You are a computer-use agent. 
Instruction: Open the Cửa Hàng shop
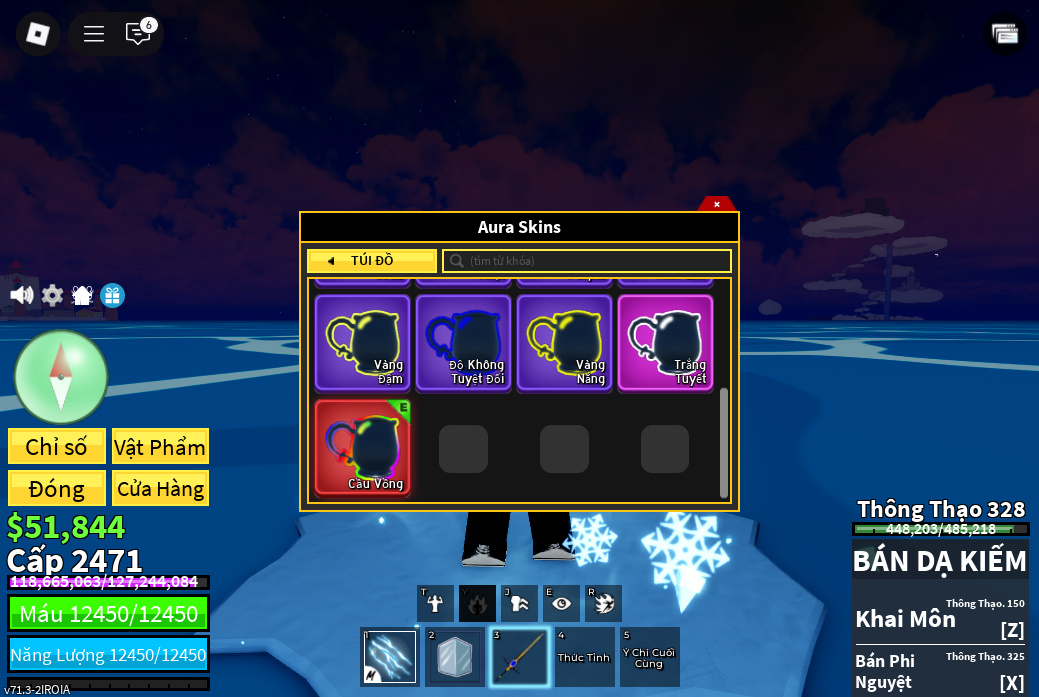click(x=160, y=489)
